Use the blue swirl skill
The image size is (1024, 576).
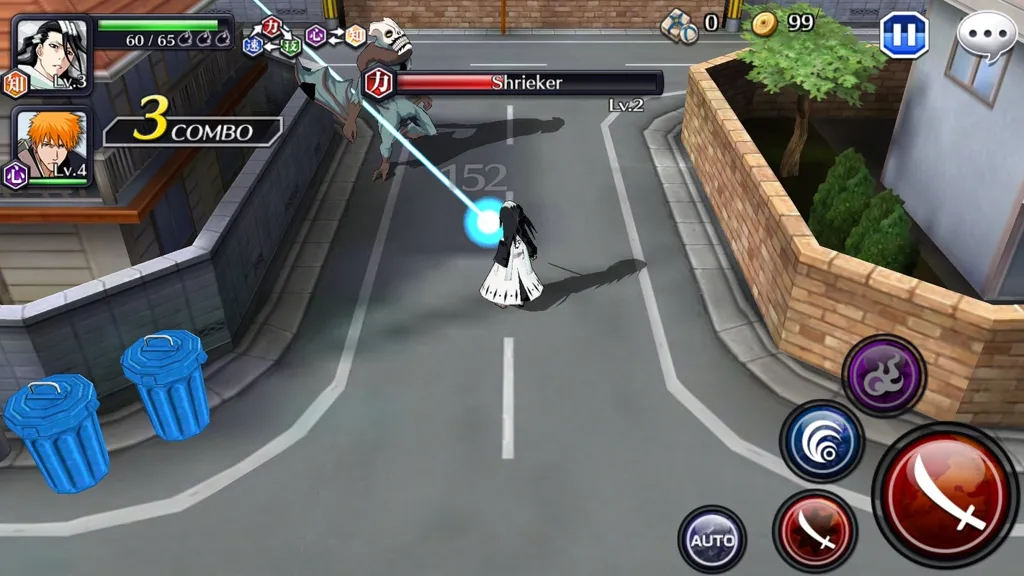click(822, 441)
